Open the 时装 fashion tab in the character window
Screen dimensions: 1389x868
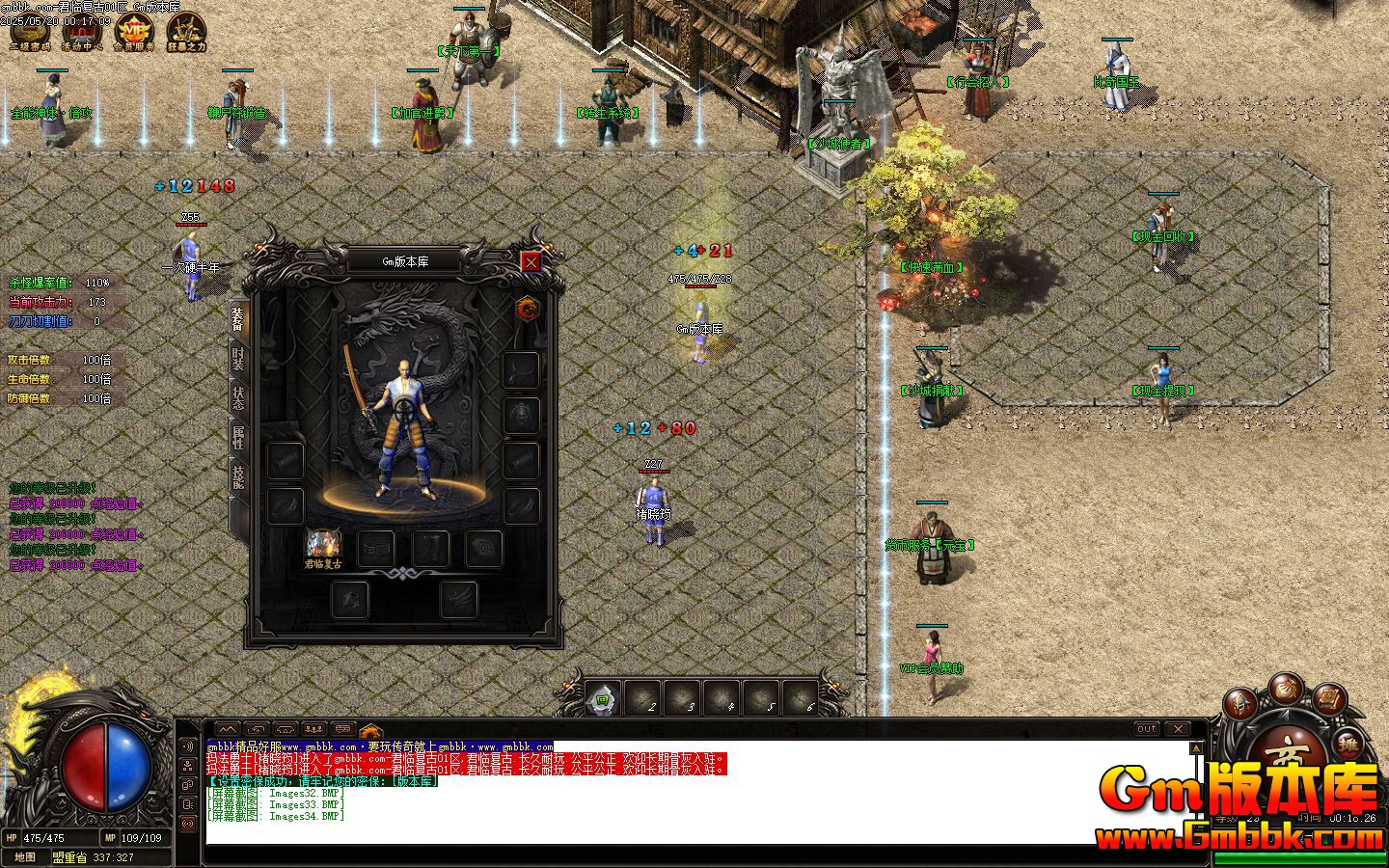tap(237, 357)
